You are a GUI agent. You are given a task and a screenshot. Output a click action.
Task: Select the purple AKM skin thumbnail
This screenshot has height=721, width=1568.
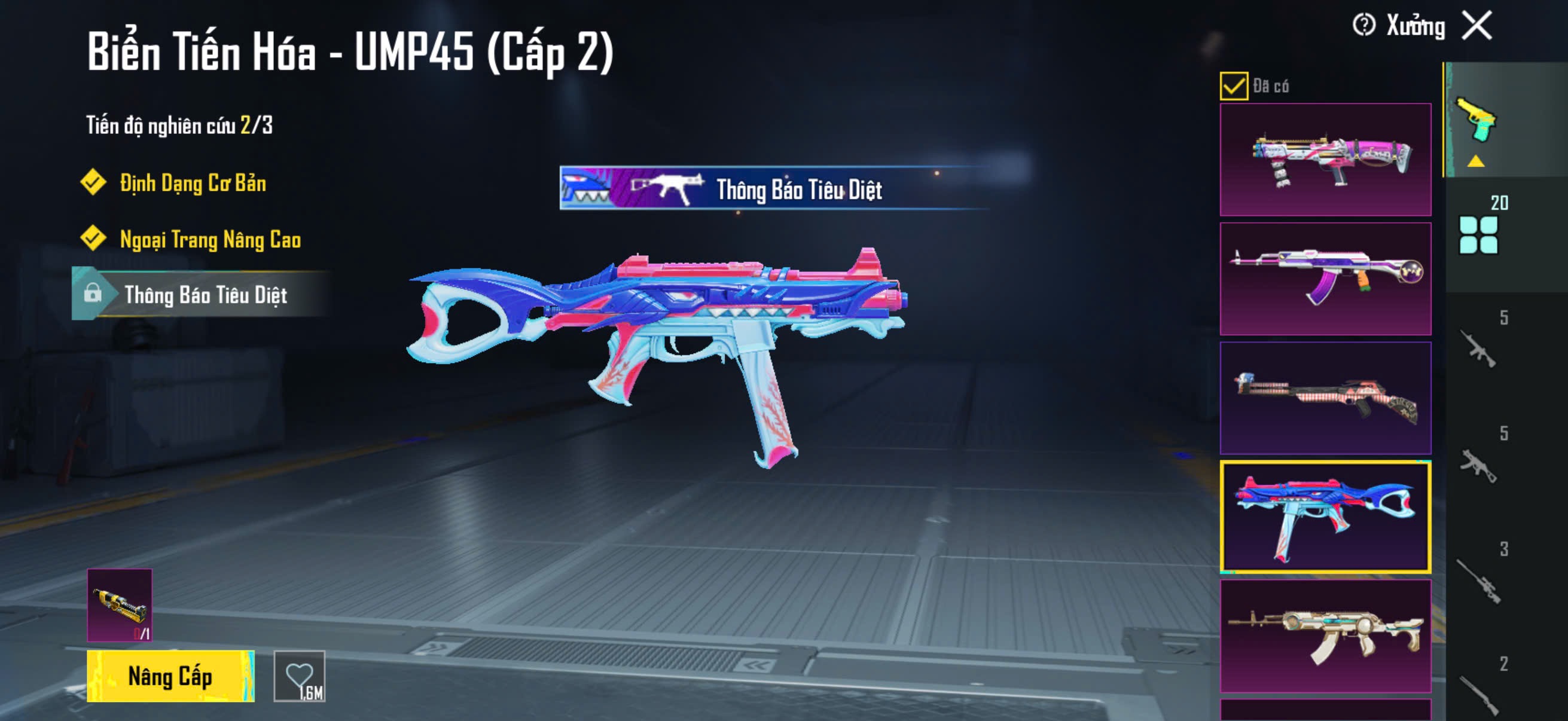(x=1325, y=279)
